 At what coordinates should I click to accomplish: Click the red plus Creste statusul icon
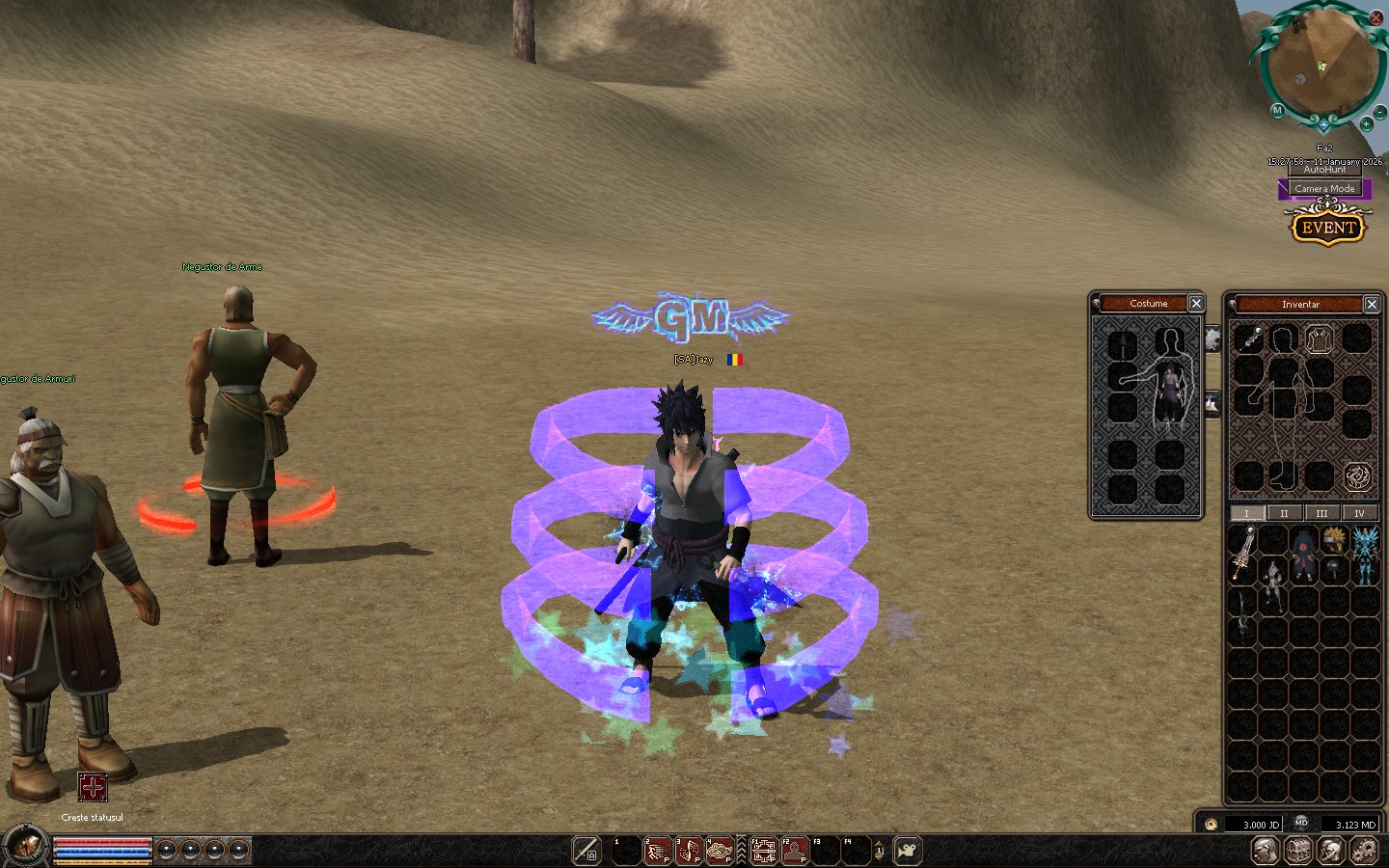click(x=93, y=787)
